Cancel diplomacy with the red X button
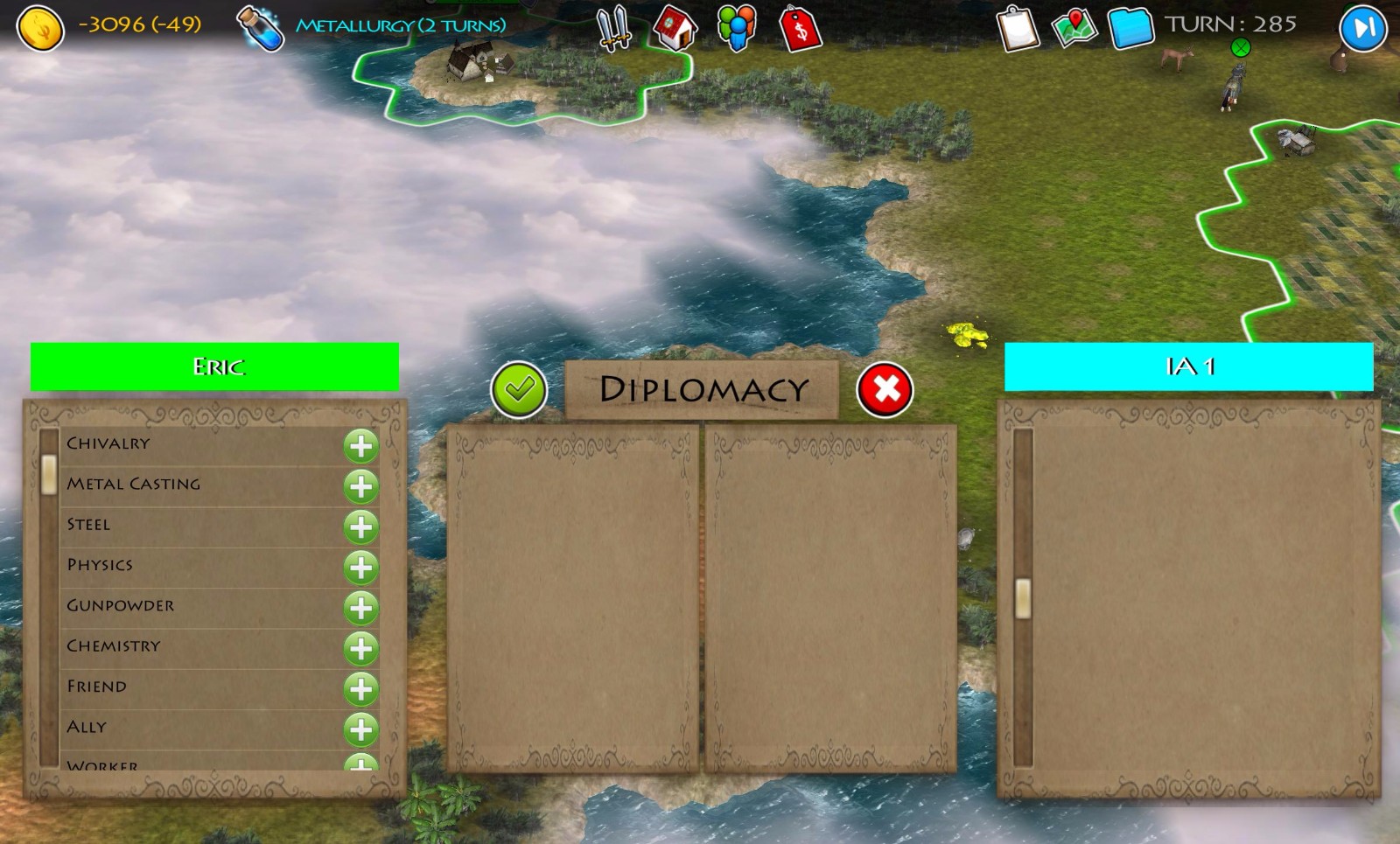 click(885, 390)
